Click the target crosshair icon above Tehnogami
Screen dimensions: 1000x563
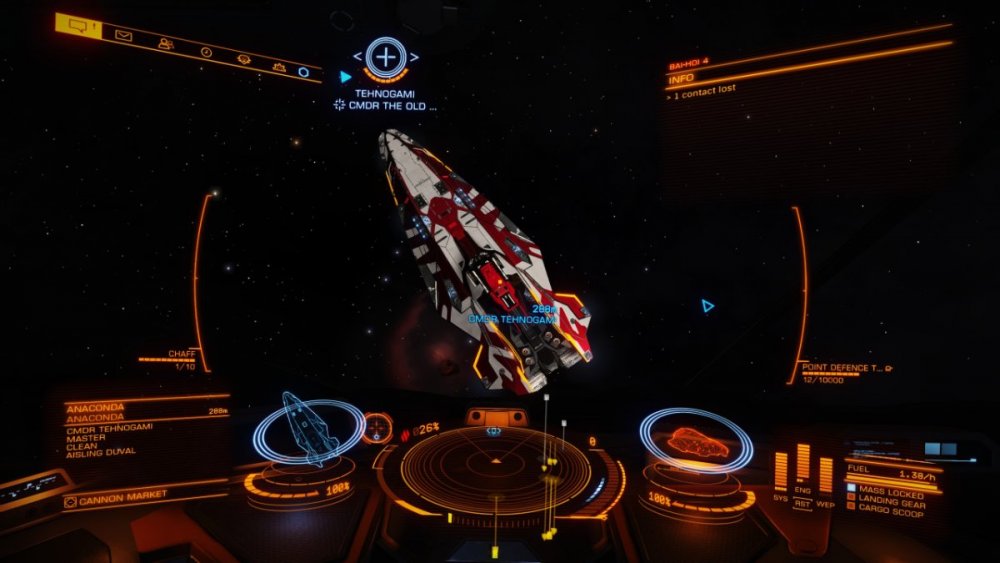coord(385,56)
